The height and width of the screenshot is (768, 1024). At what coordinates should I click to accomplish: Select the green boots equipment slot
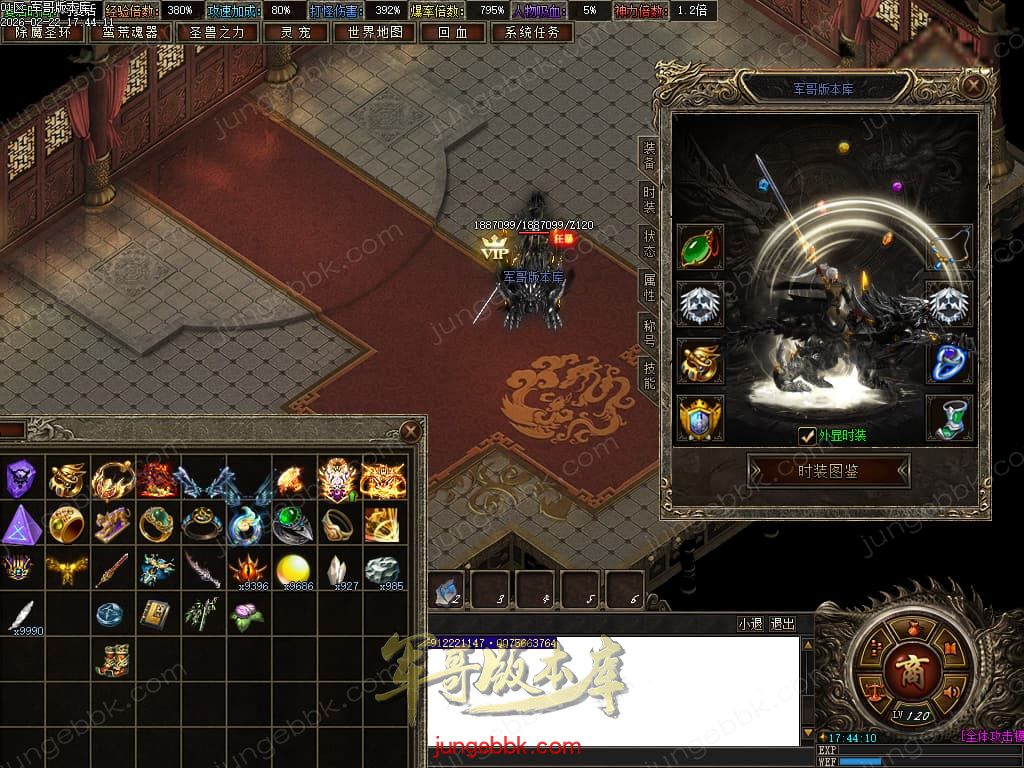pyautogui.click(x=949, y=418)
